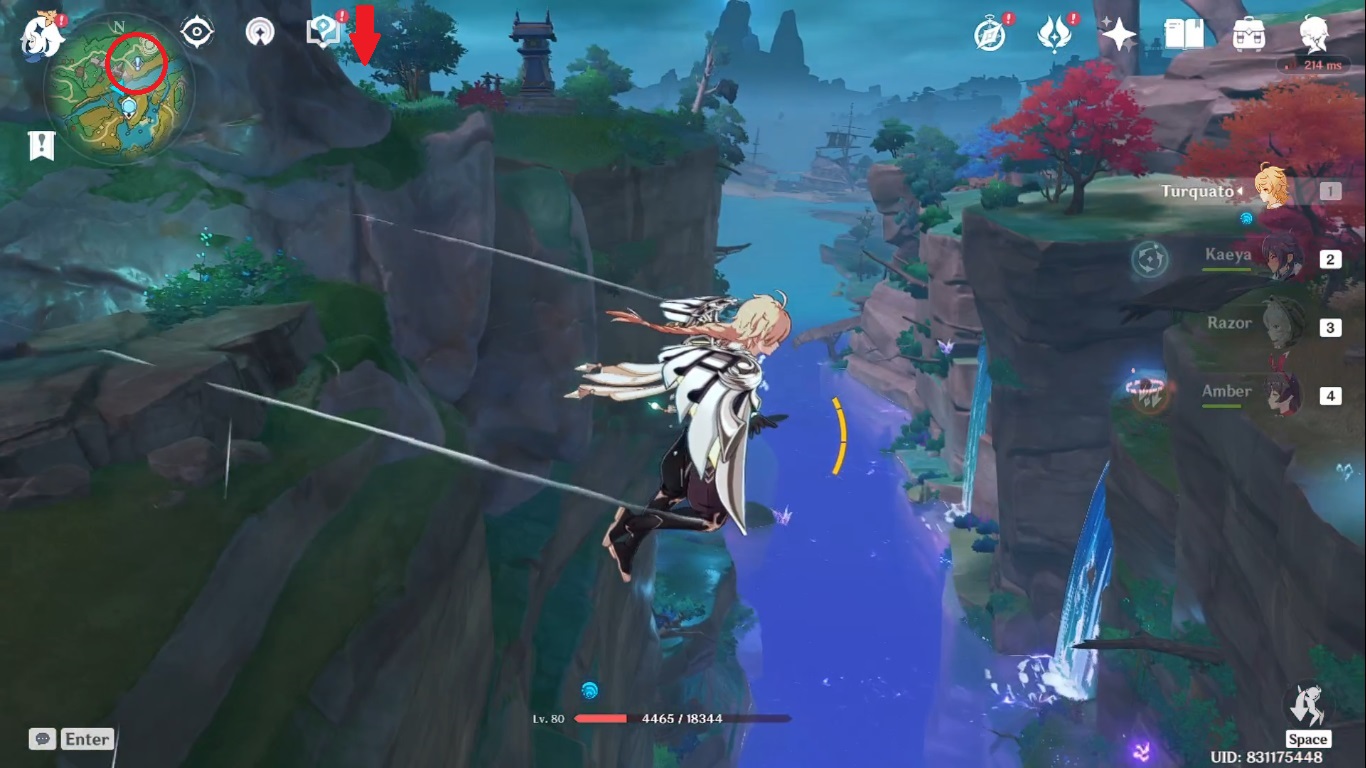This screenshot has height=768, width=1366.
Task: Open the chat box speech bubble
Action: tap(42, 739)
